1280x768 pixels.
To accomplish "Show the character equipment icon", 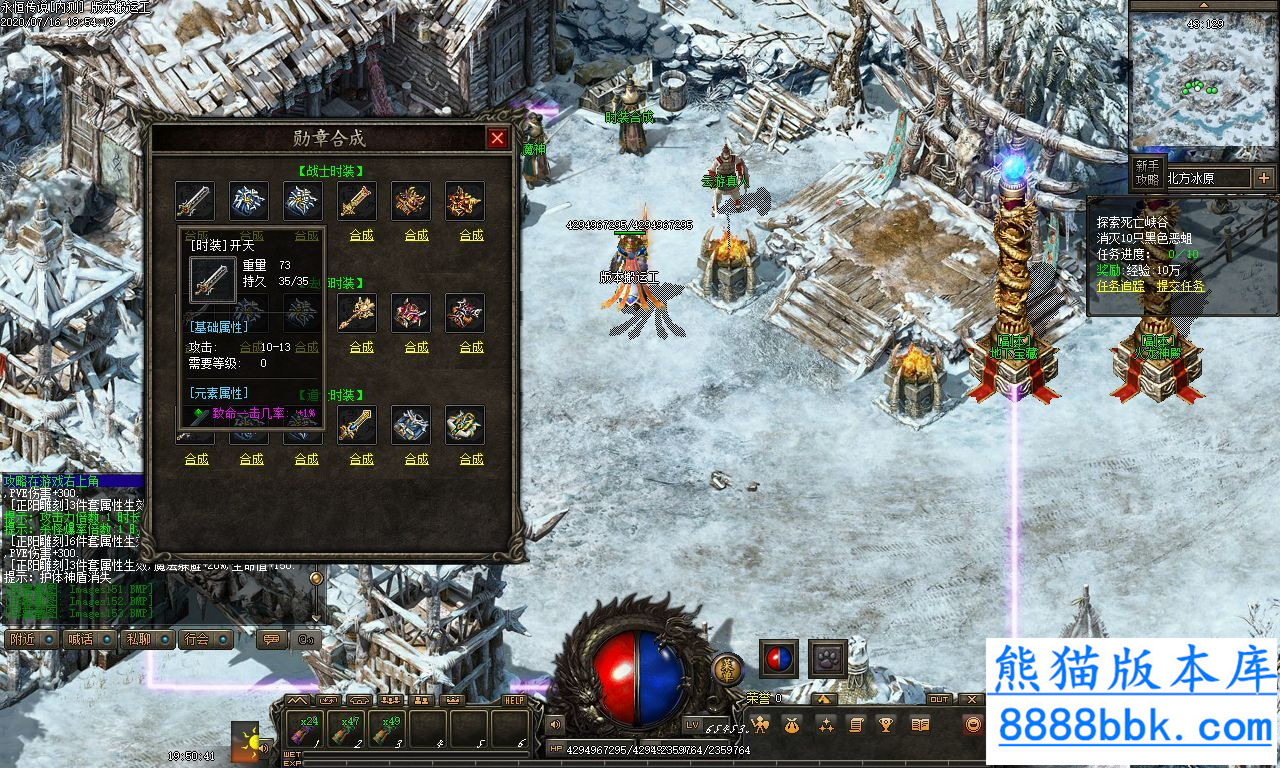I will pos(760,724).
